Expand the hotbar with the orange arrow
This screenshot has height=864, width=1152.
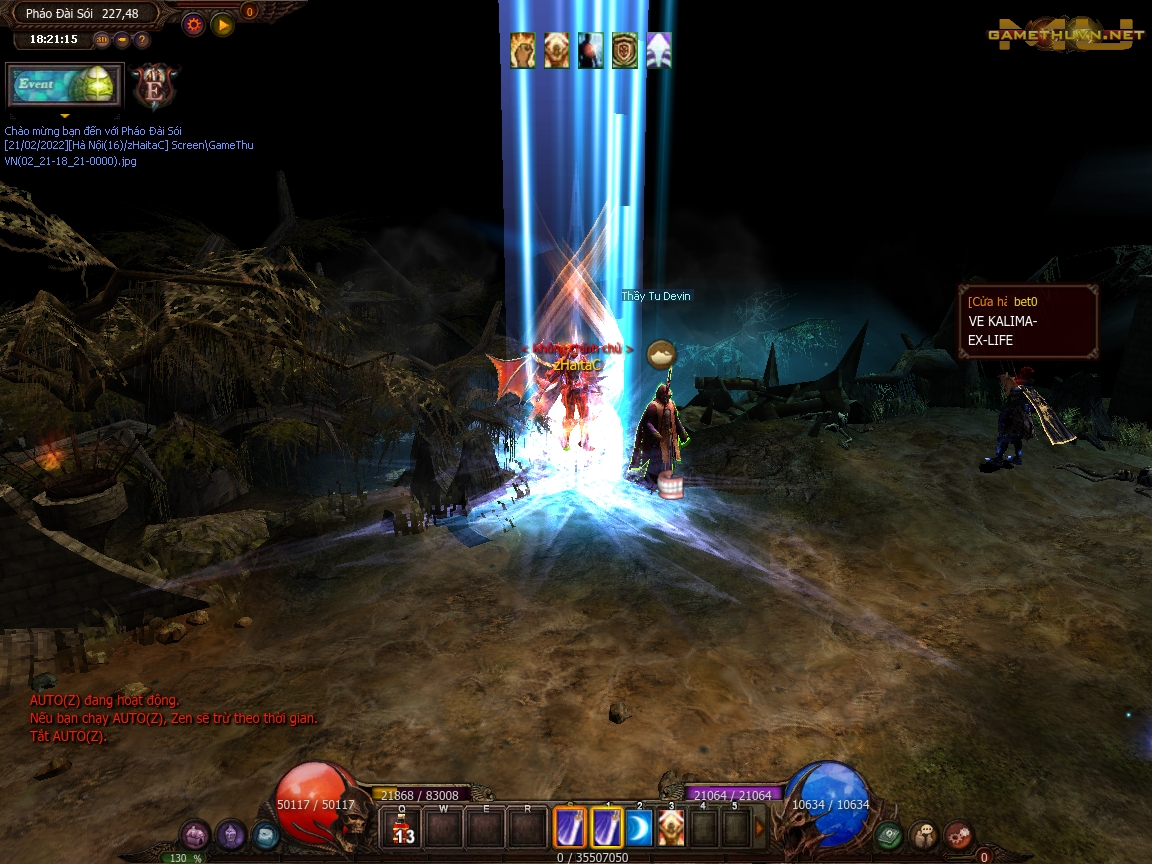(x=759, y=828)
